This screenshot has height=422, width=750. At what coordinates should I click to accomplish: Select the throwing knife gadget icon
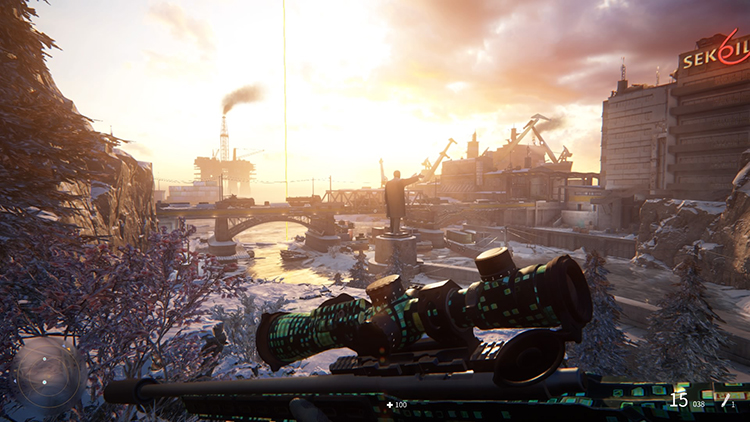point(725,399)
